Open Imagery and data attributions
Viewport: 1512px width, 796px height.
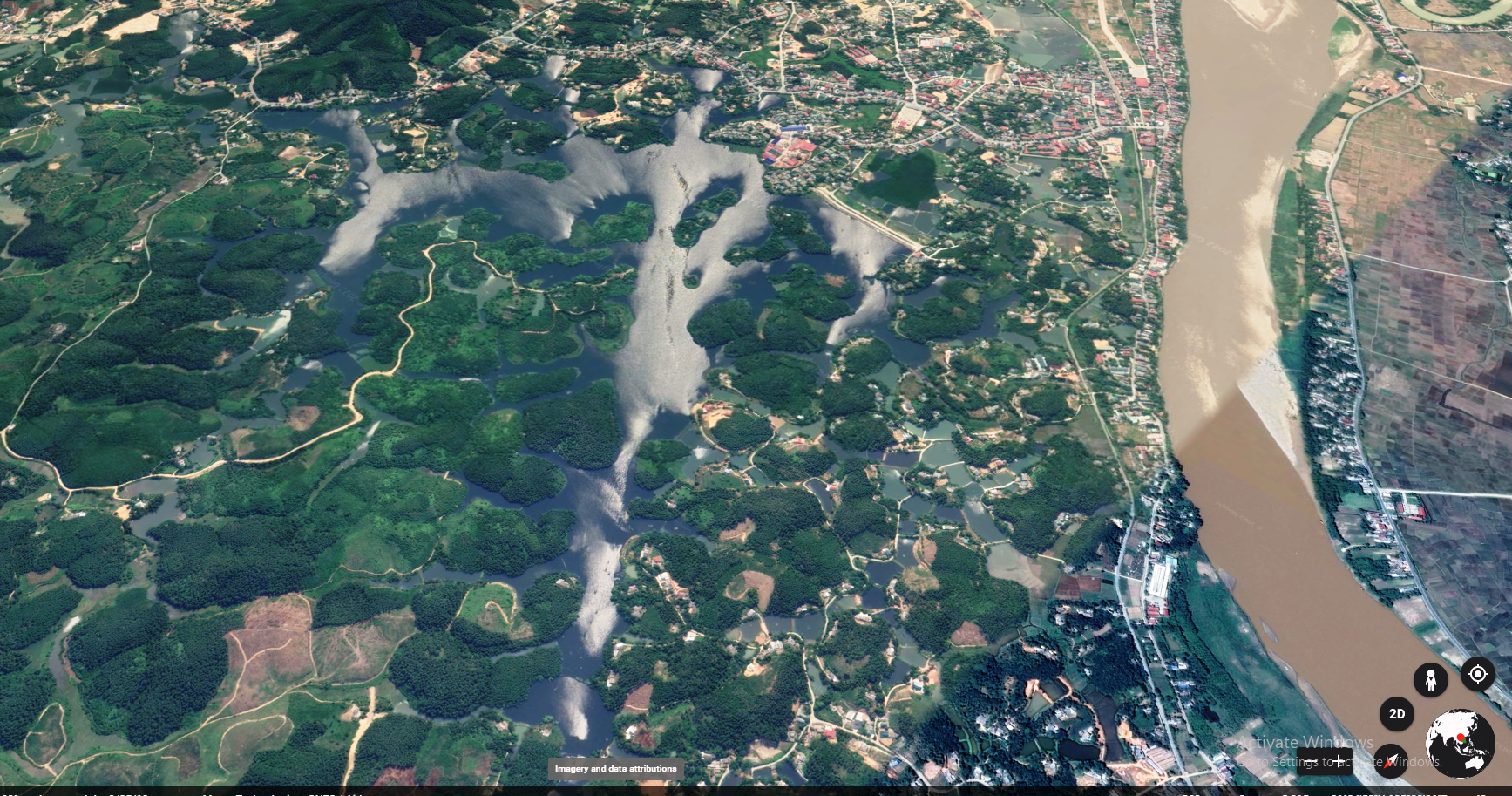tap(615, 769)
